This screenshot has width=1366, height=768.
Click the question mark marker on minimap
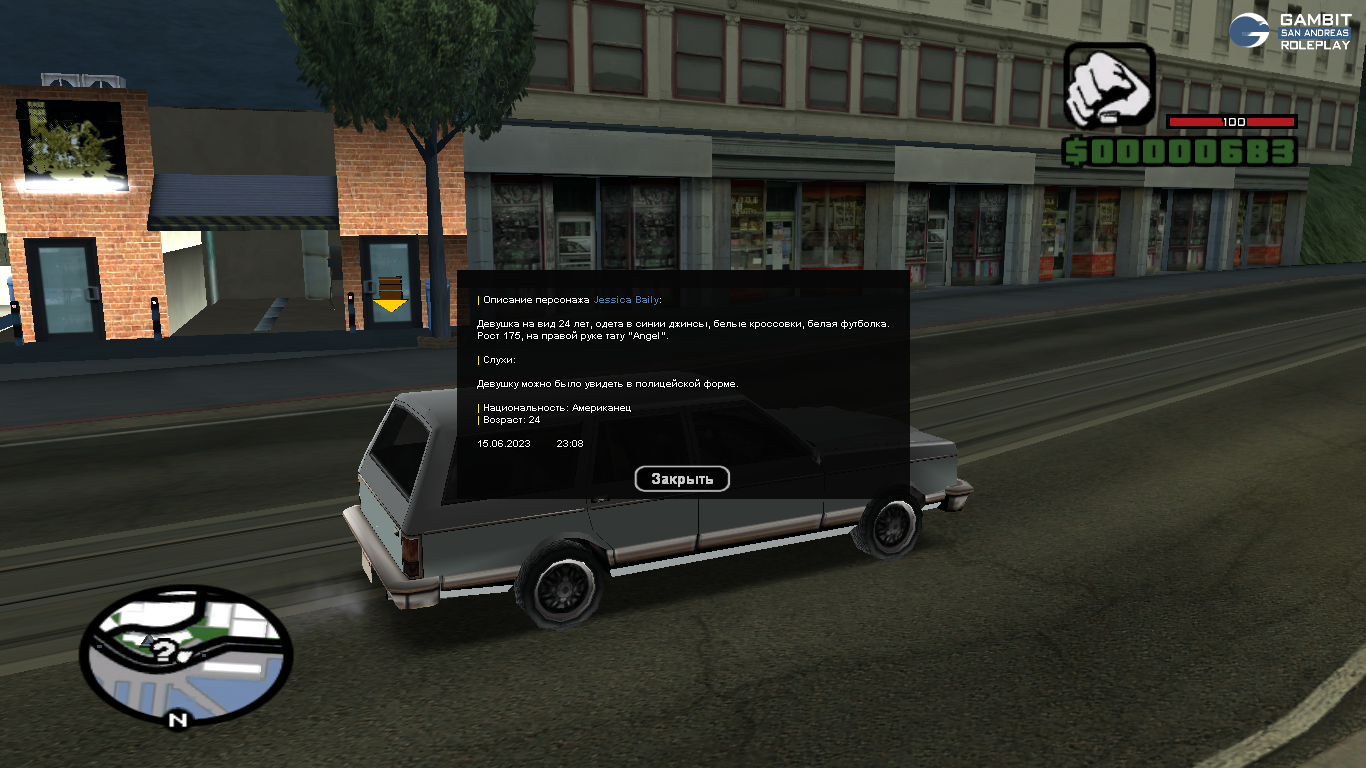[165, 652]
